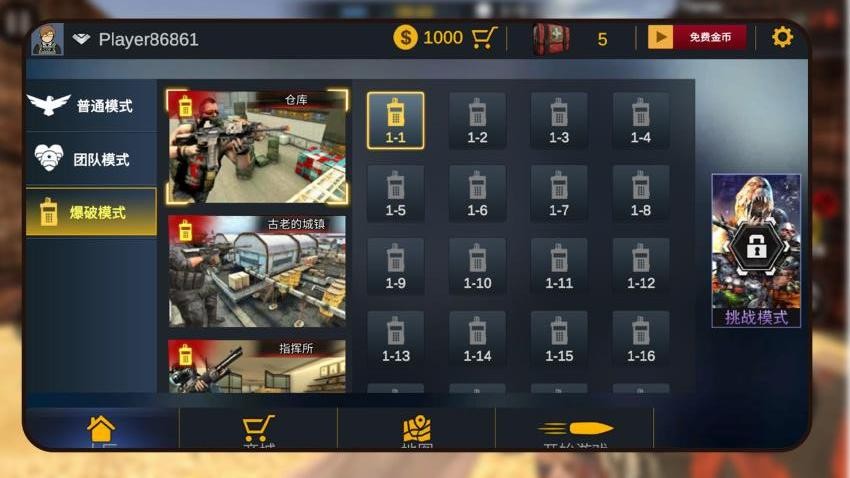The height and width of the screenshot is (478, 850).
Task: Go to the home house icon
Action: [101, 430]
